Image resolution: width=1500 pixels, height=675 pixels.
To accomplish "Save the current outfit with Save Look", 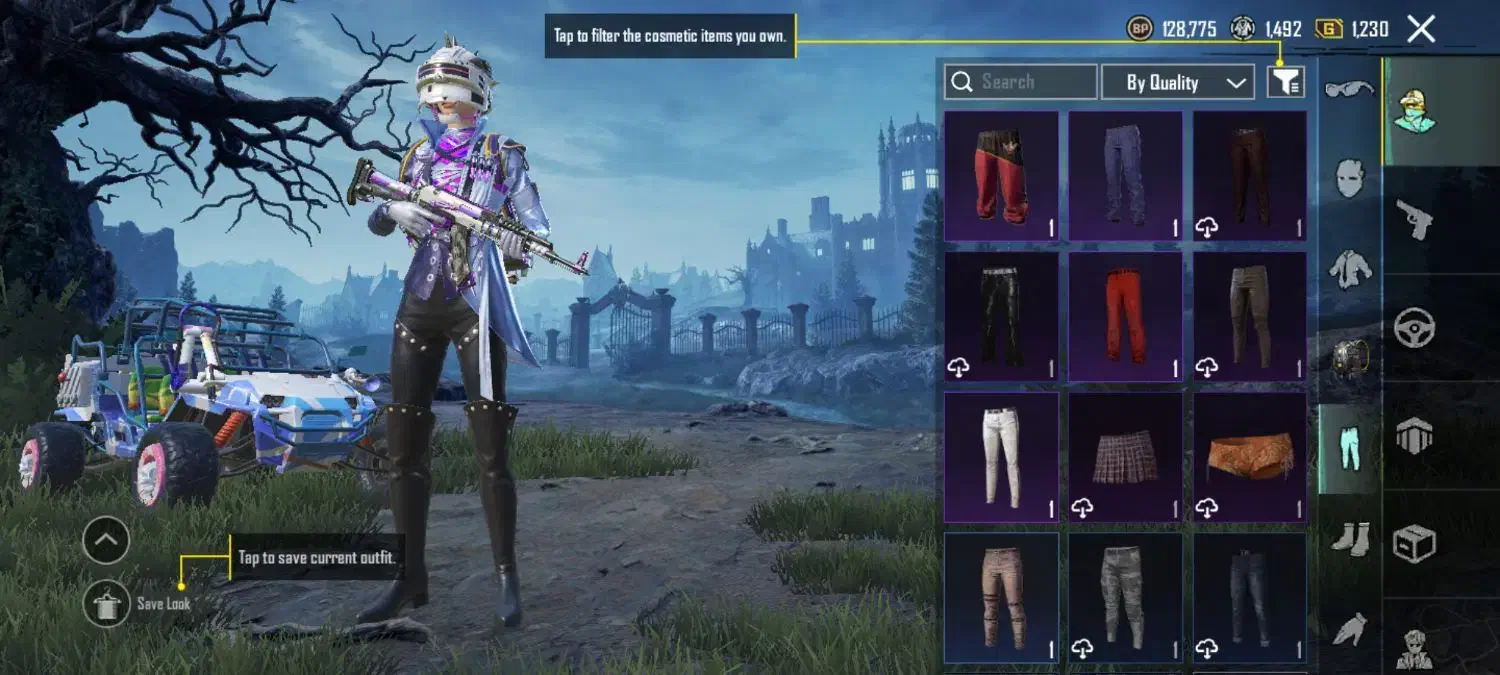I will click(x=107, y=603).
